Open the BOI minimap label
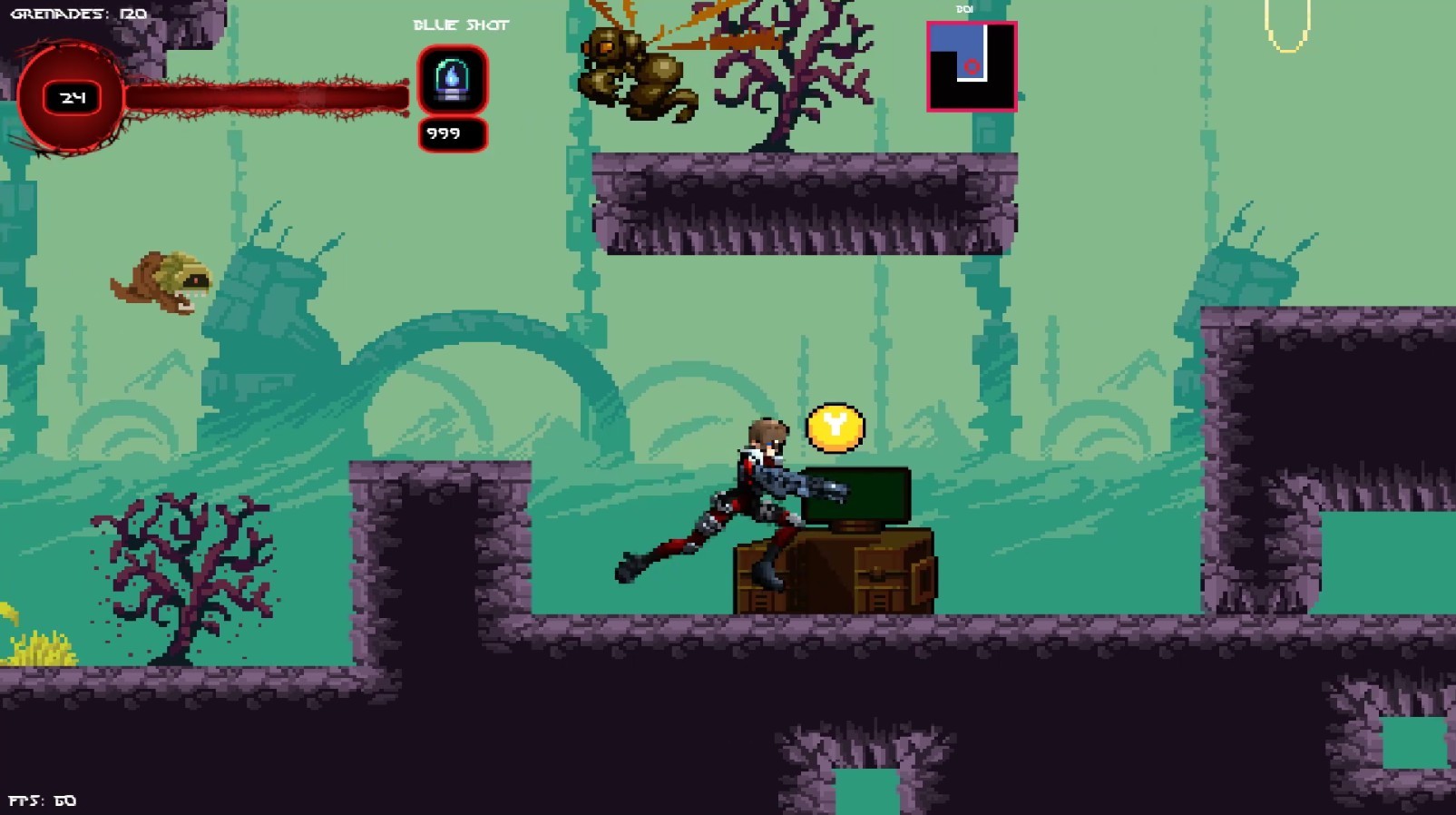 pyautogui.click(x=964, y=9)
